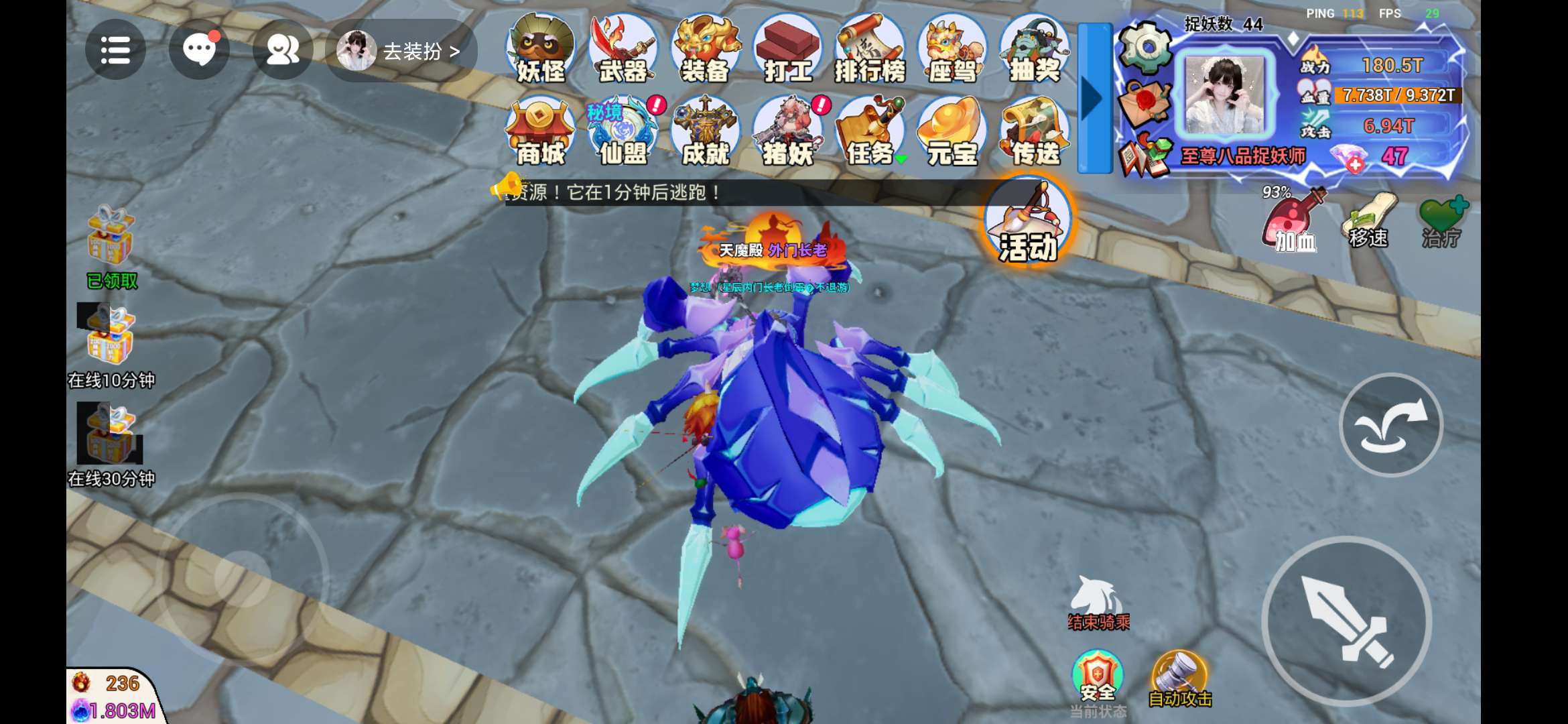Open the 妖怪 monster menu
Viewport: 1568px width, 724px height.
click(x=541, y=50)
